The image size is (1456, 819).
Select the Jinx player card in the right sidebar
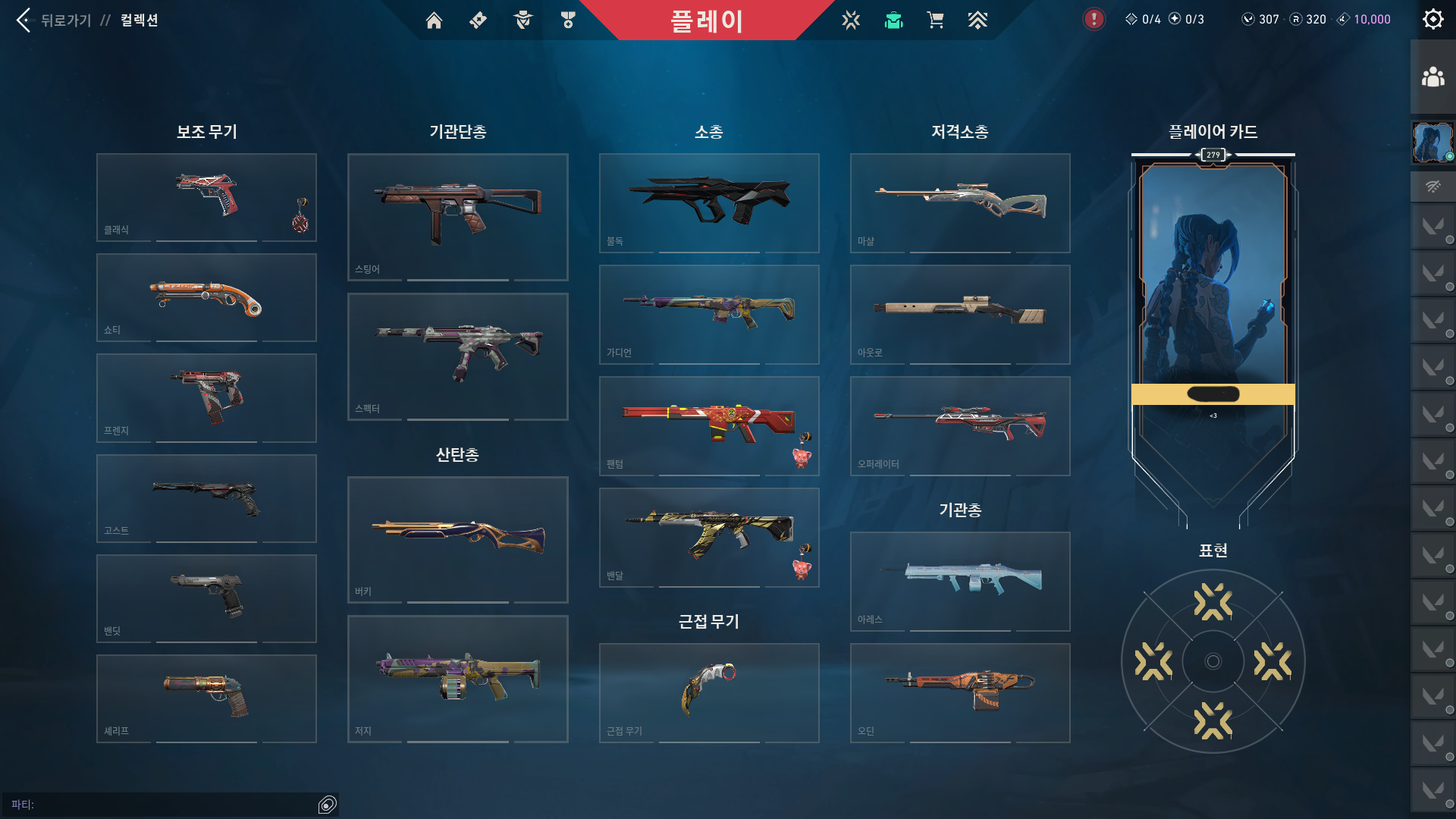coord(1432,142)
